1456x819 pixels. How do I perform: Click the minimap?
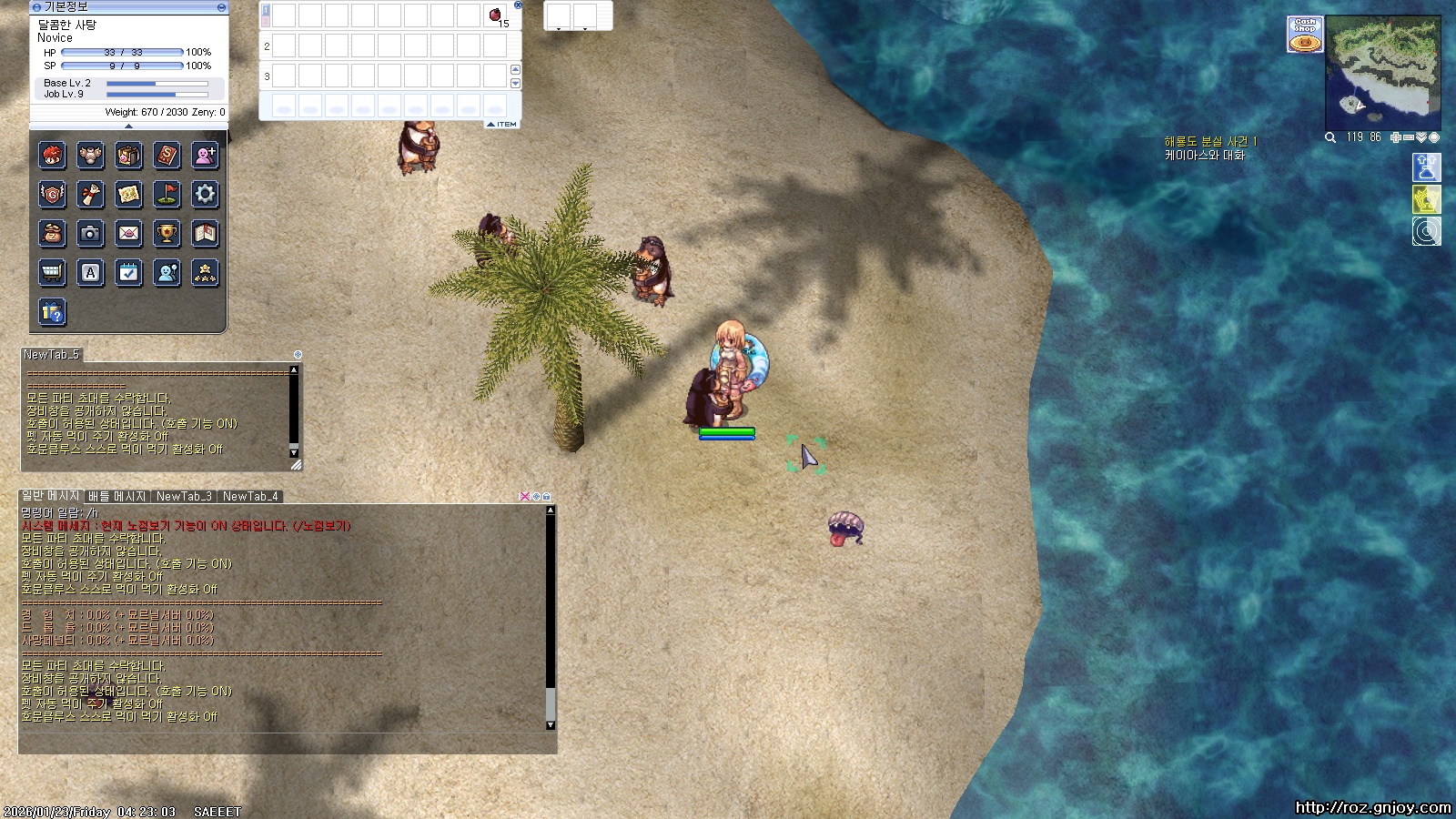click(x=1383, y=71)
